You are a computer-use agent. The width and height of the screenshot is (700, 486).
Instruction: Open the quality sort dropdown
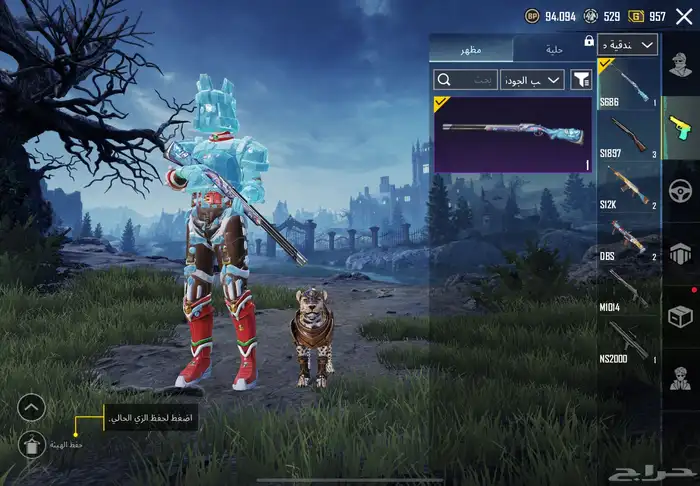coord(532,79)
